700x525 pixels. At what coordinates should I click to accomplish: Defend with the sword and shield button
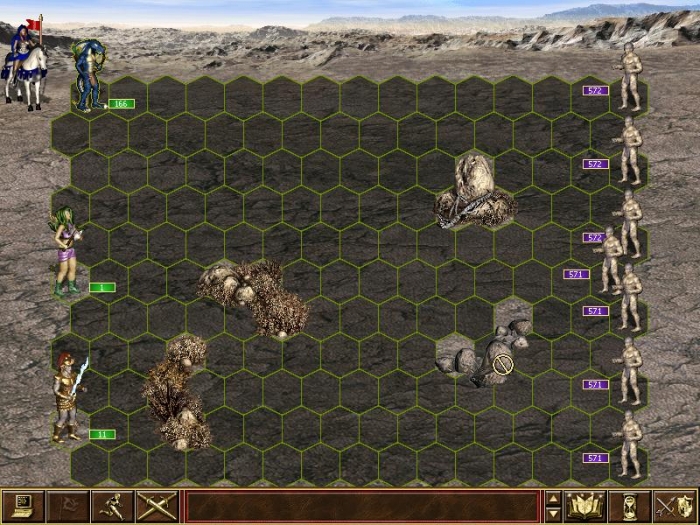click(x=675, y=506)
